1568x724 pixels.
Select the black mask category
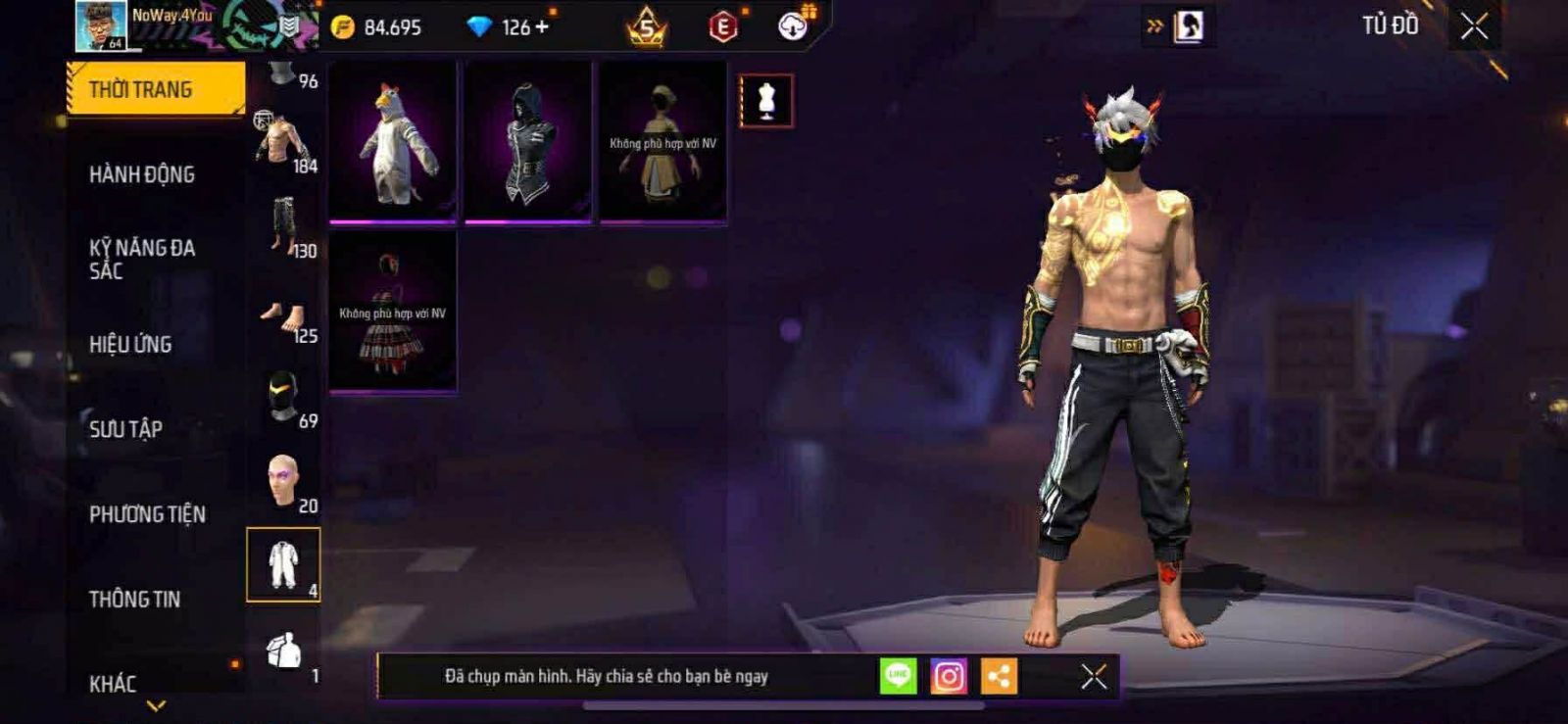[283, 397]
